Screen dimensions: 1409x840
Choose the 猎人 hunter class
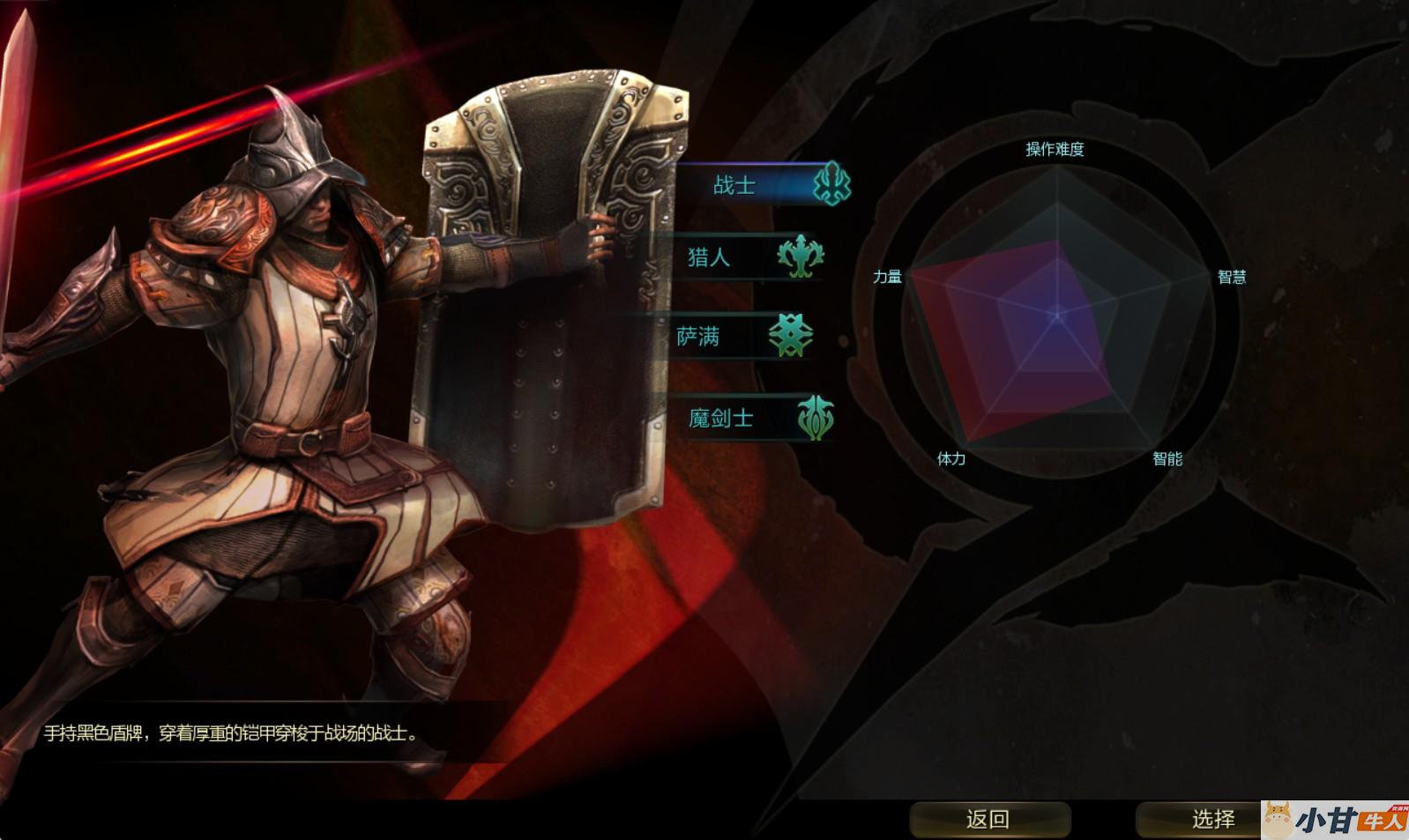(748, 257)
